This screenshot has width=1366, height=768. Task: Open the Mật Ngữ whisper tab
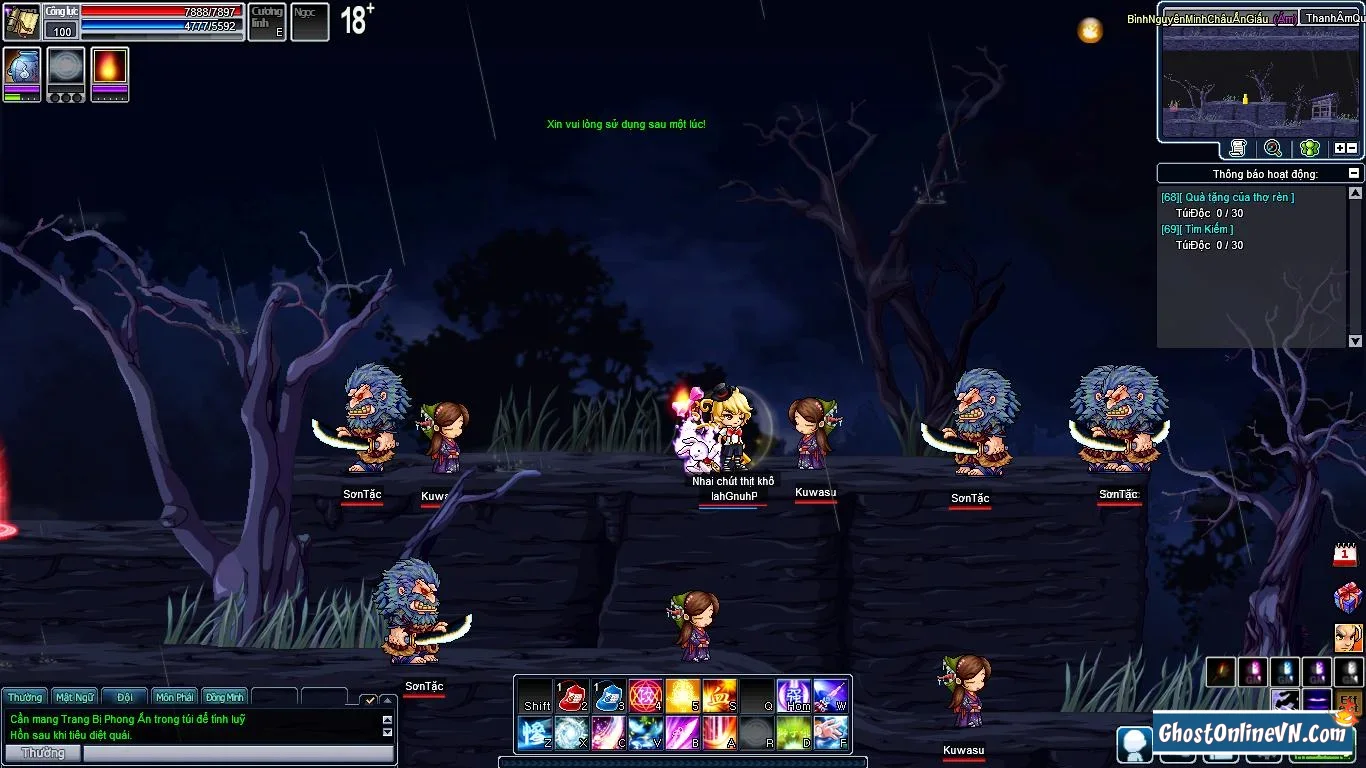click(x=75, y=697)
